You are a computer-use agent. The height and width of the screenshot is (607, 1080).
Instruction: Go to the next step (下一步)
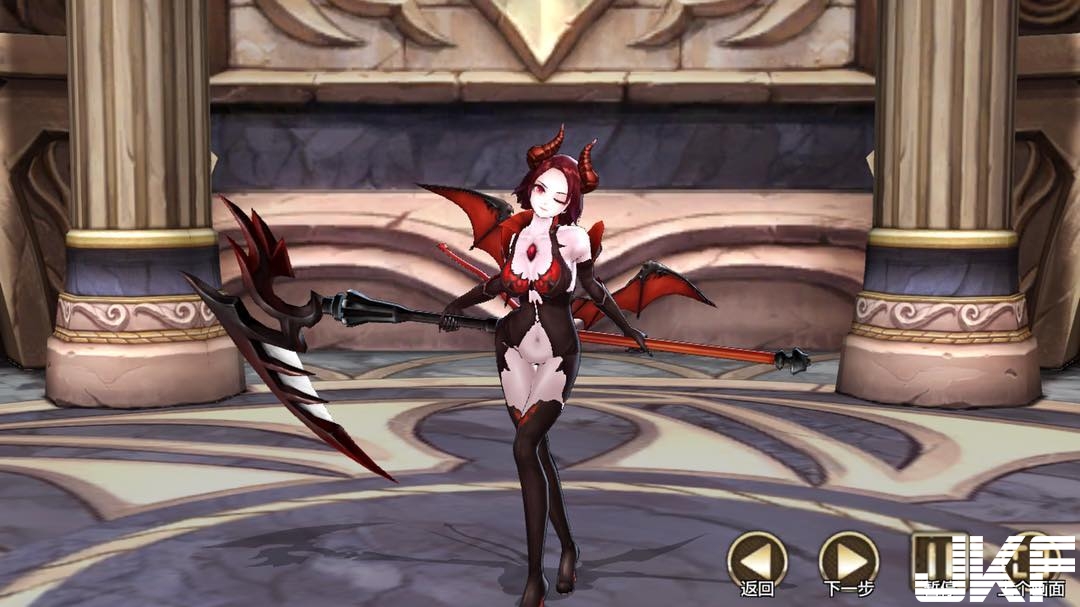pyautogui.click(x=848, y=558)
